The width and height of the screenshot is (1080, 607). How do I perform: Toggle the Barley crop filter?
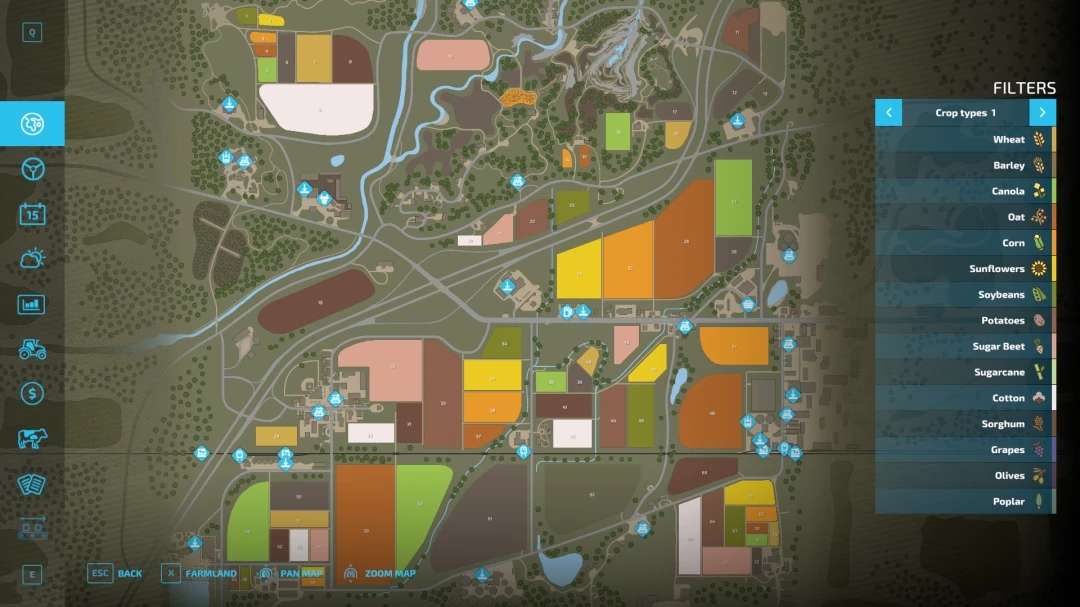coord(965,166)
